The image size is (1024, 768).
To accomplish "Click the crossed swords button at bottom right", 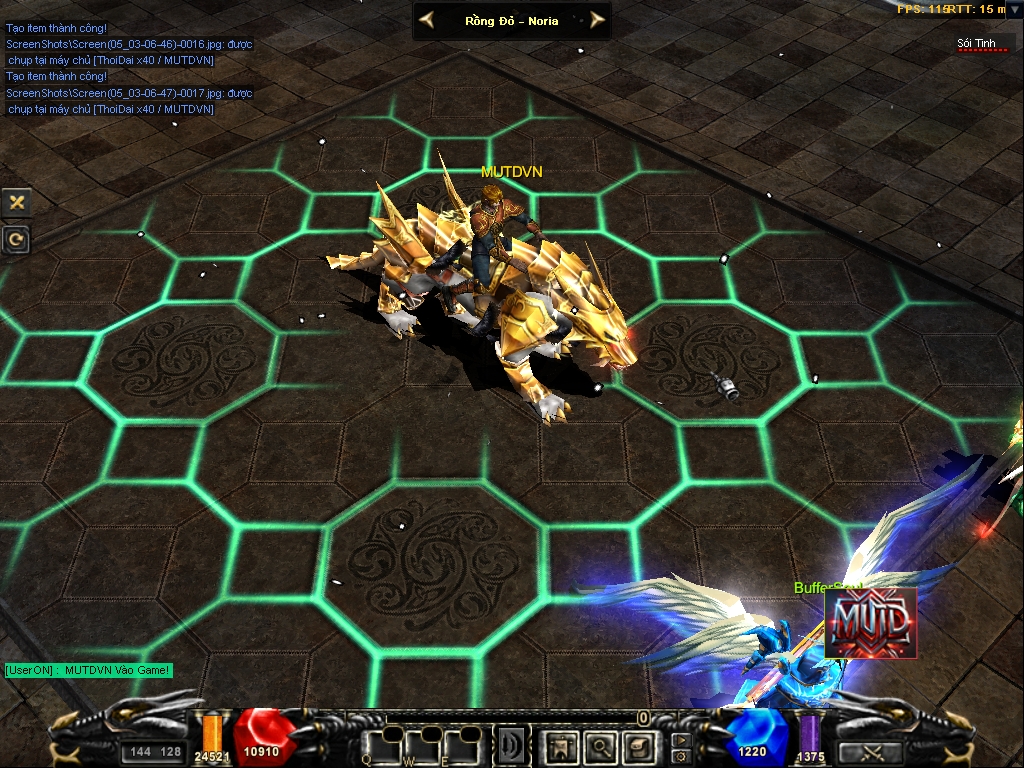I will (x=869, y=752).
